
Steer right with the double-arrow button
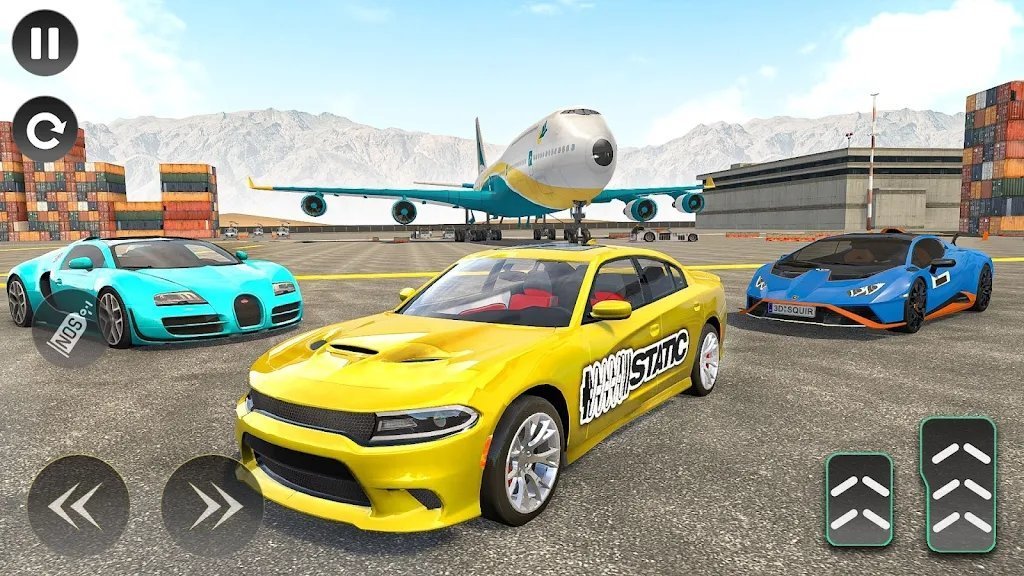point(212,506)
